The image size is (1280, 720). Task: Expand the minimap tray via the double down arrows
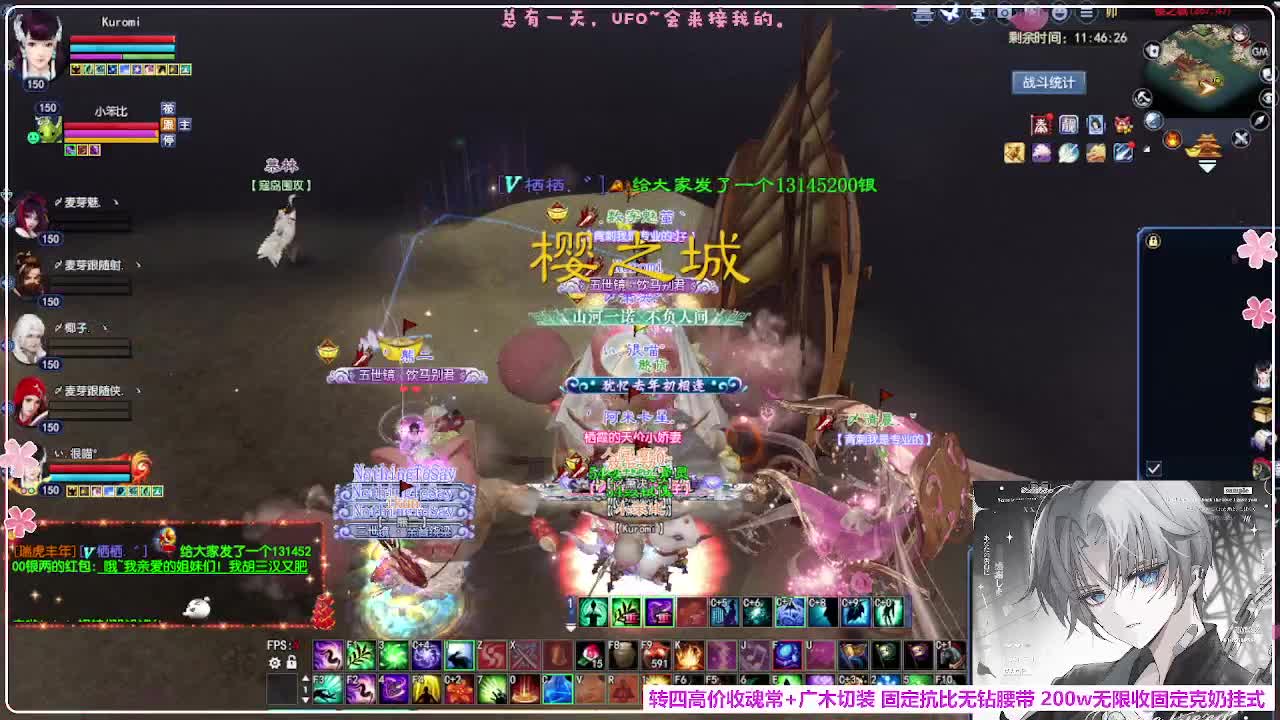(1207, 166)
